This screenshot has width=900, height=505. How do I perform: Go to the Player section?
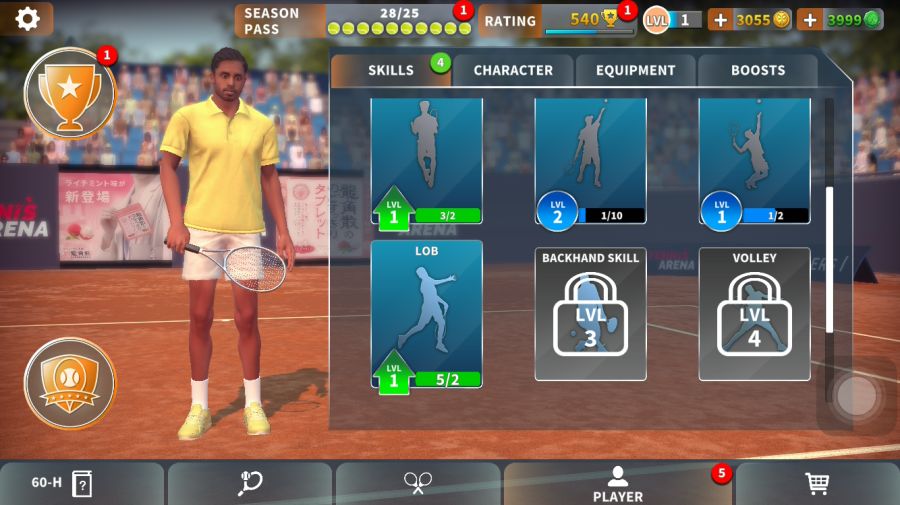(618, 484)
